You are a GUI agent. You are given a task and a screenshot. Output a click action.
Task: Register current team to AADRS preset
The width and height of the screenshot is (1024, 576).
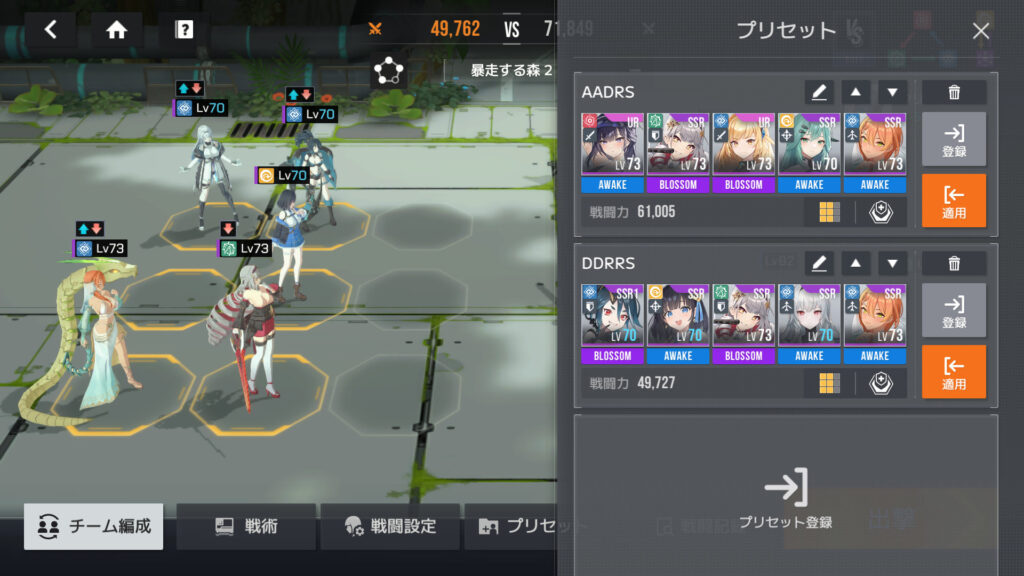pyautogui.click(x=954, y=139)
